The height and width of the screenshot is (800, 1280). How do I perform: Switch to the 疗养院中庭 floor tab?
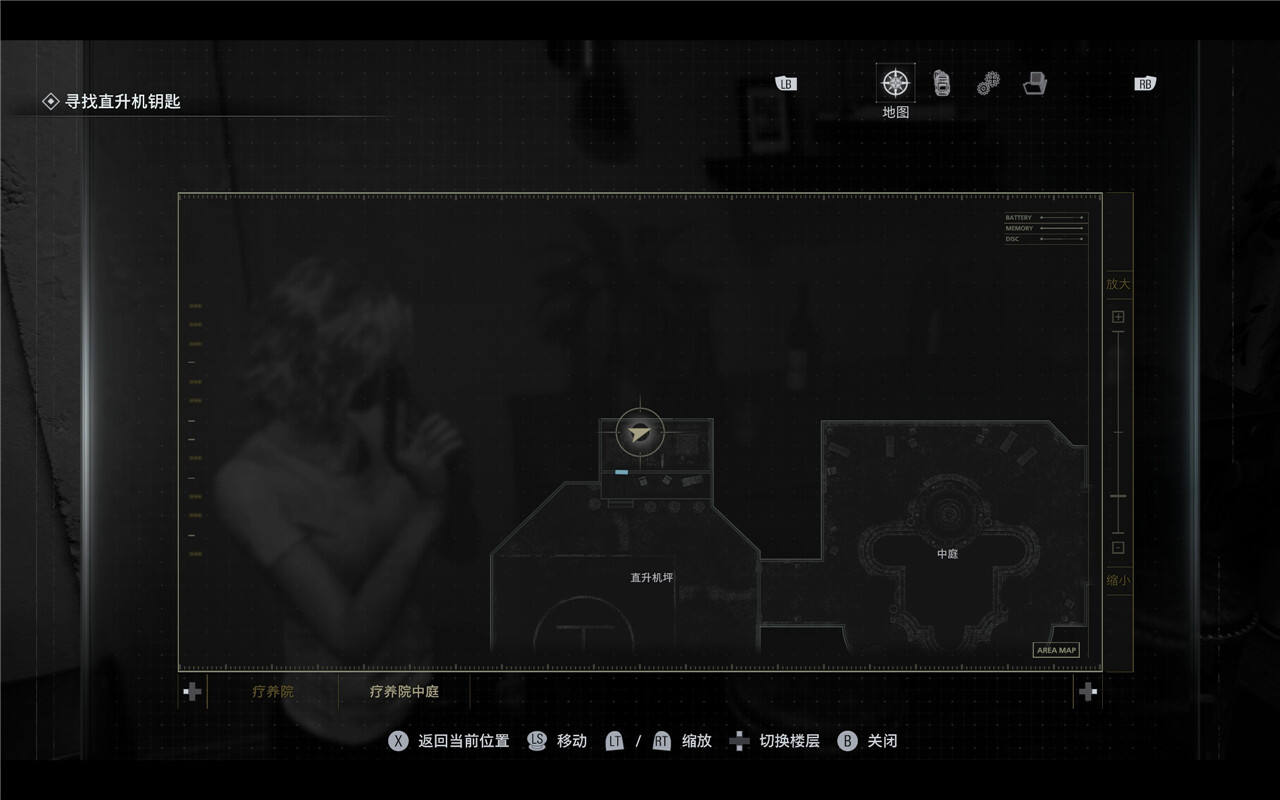click(404, 691)
